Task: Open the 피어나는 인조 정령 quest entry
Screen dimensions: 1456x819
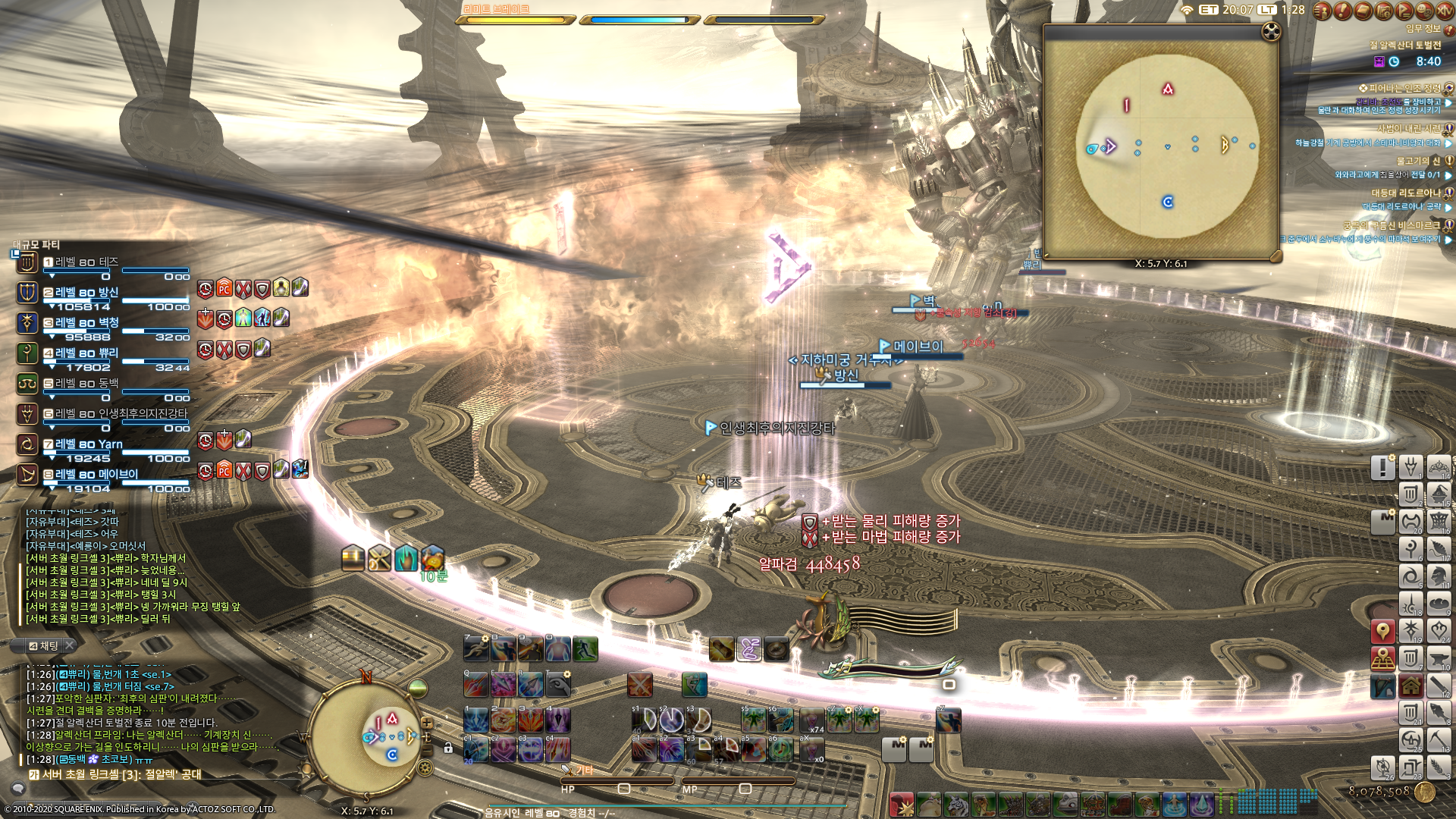Action: 1403,89
